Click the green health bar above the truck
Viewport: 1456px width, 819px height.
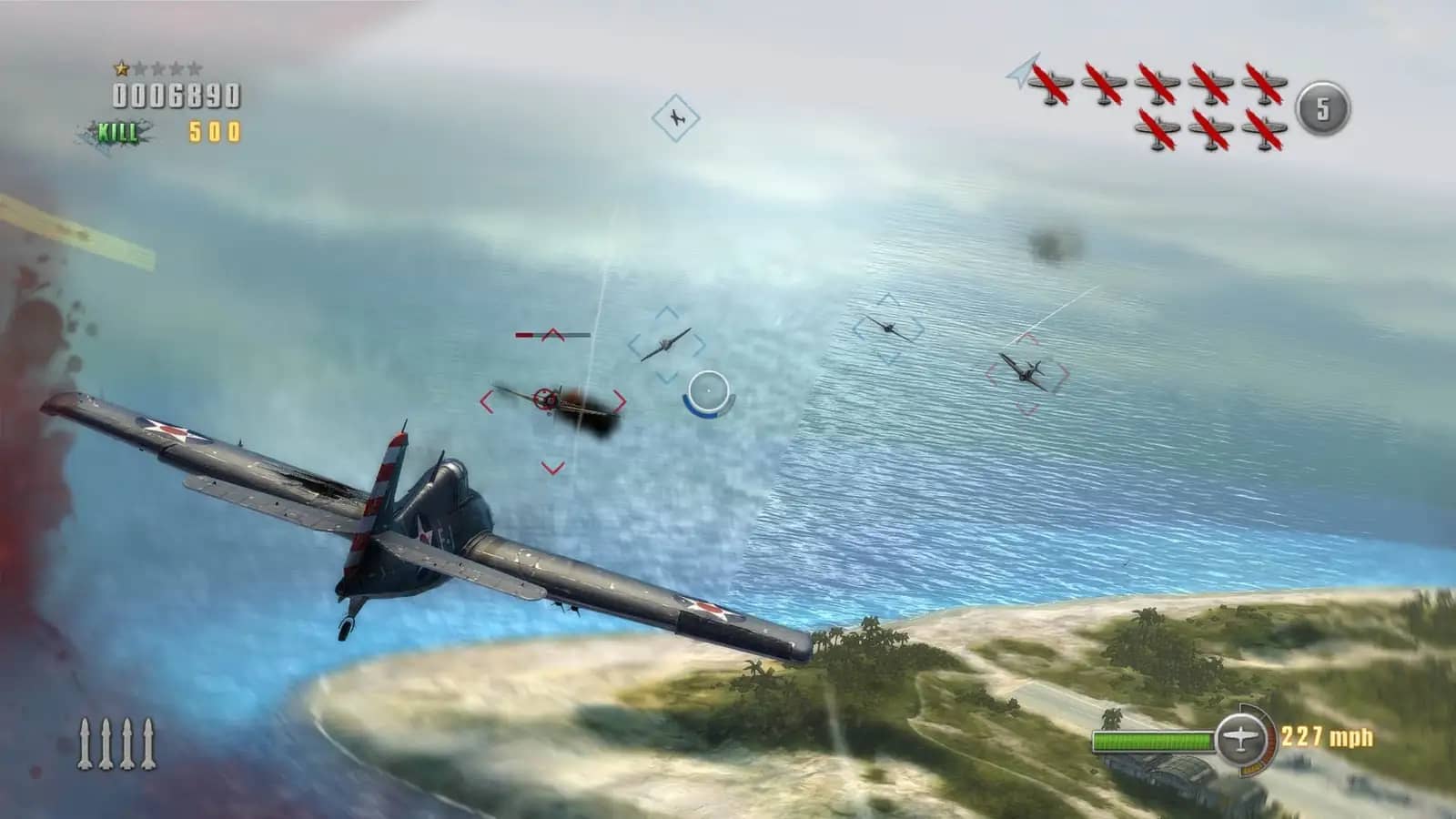1151,740
